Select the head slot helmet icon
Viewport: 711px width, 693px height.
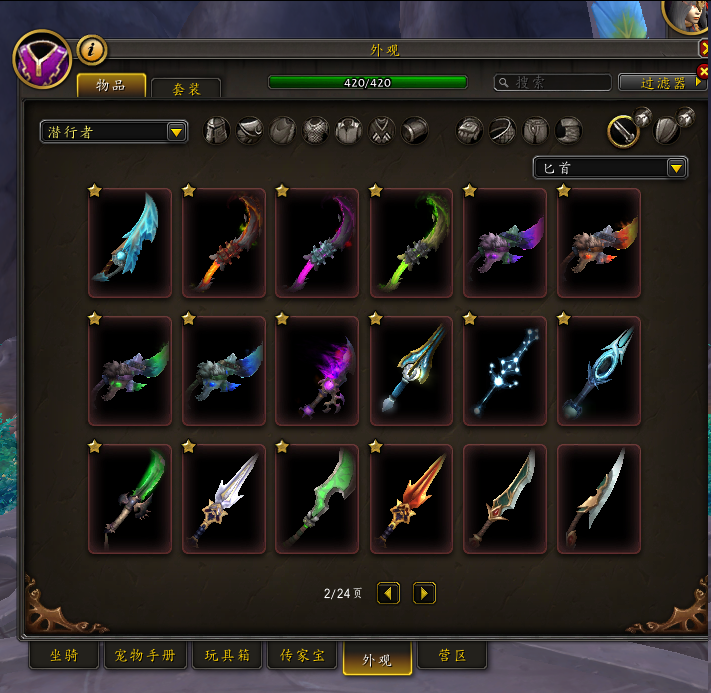click(216, 131)
